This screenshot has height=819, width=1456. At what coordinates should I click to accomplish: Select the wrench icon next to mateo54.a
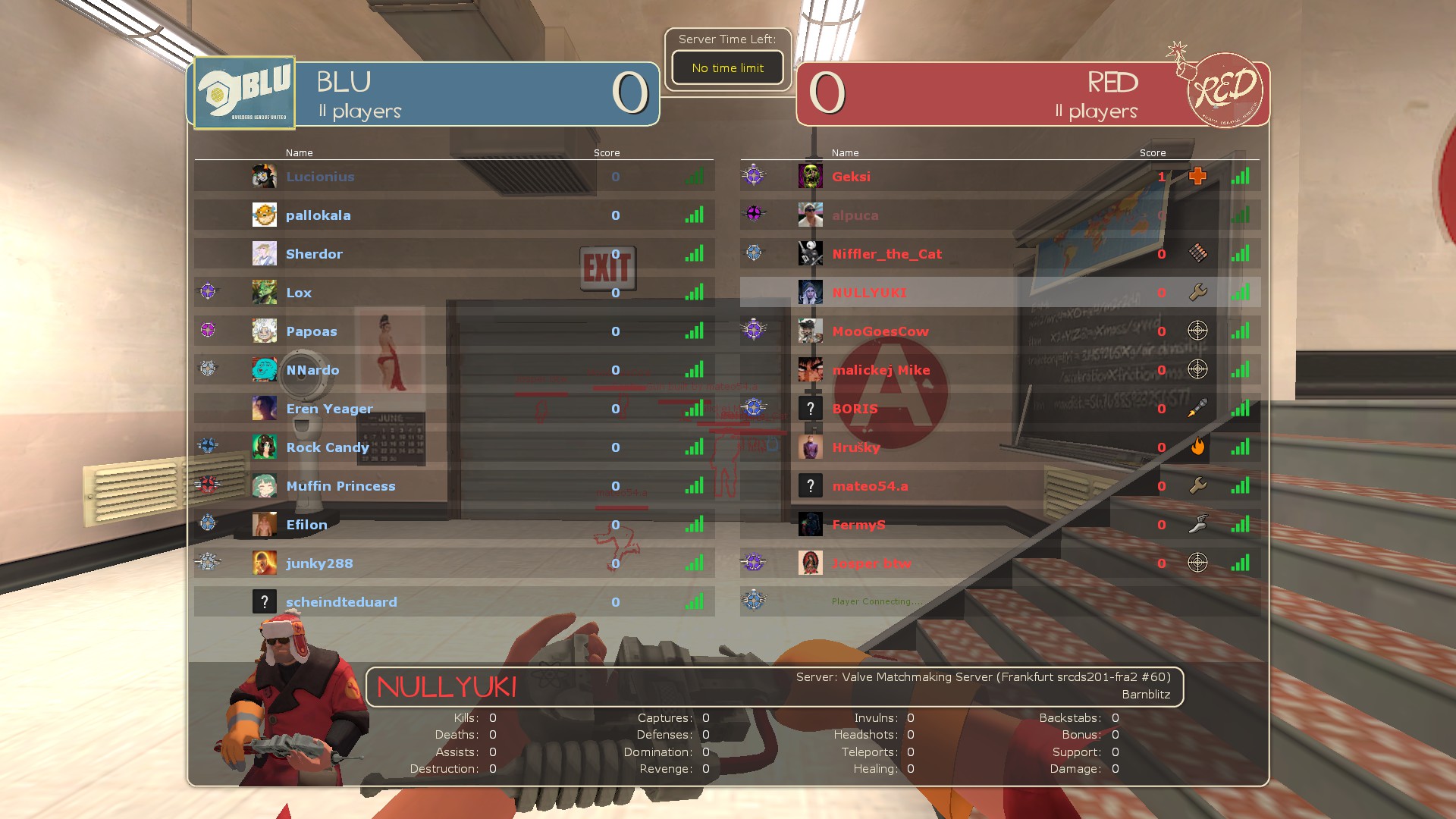coord(1198,485)
